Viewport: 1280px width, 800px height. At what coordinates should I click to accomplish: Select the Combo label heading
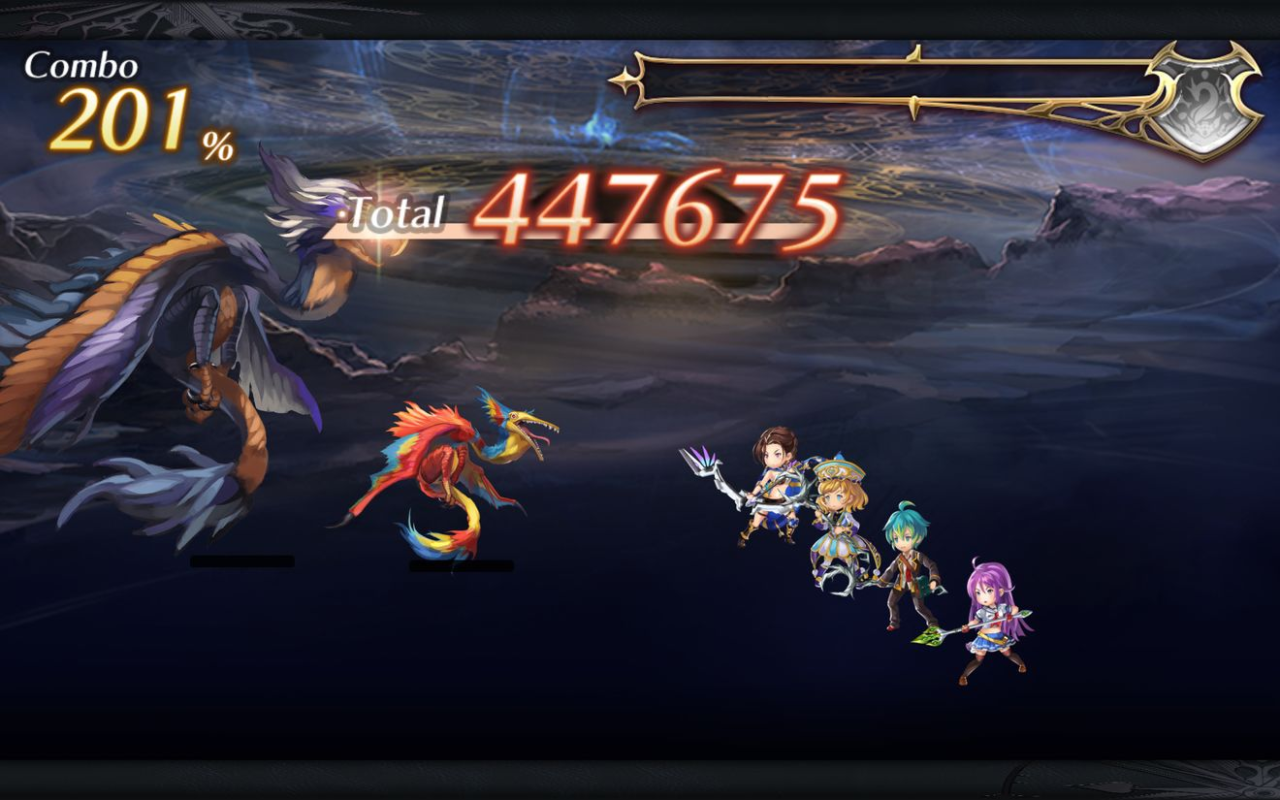80,65
